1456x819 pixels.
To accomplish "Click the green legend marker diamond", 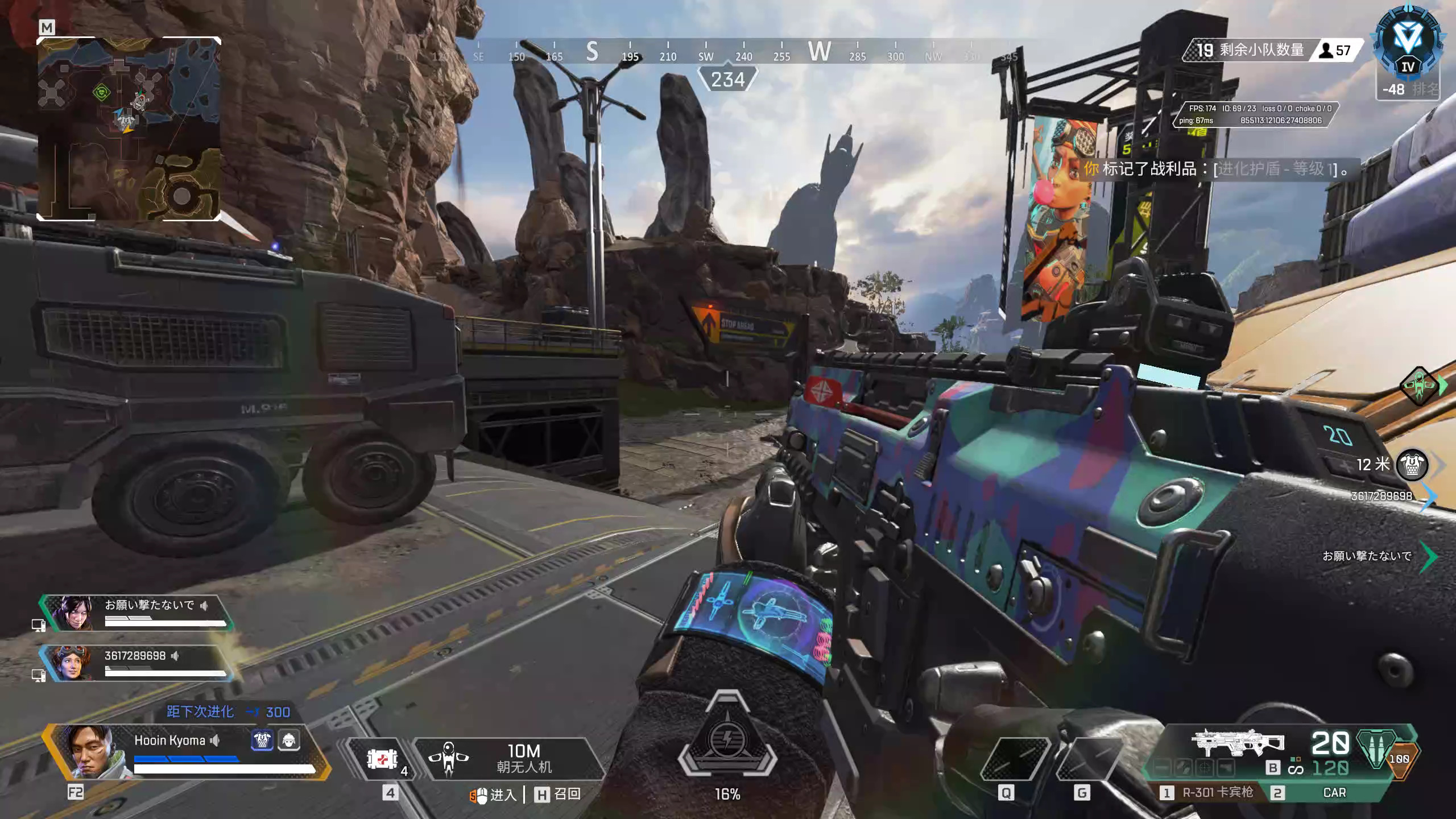I will coord(1420,386).
